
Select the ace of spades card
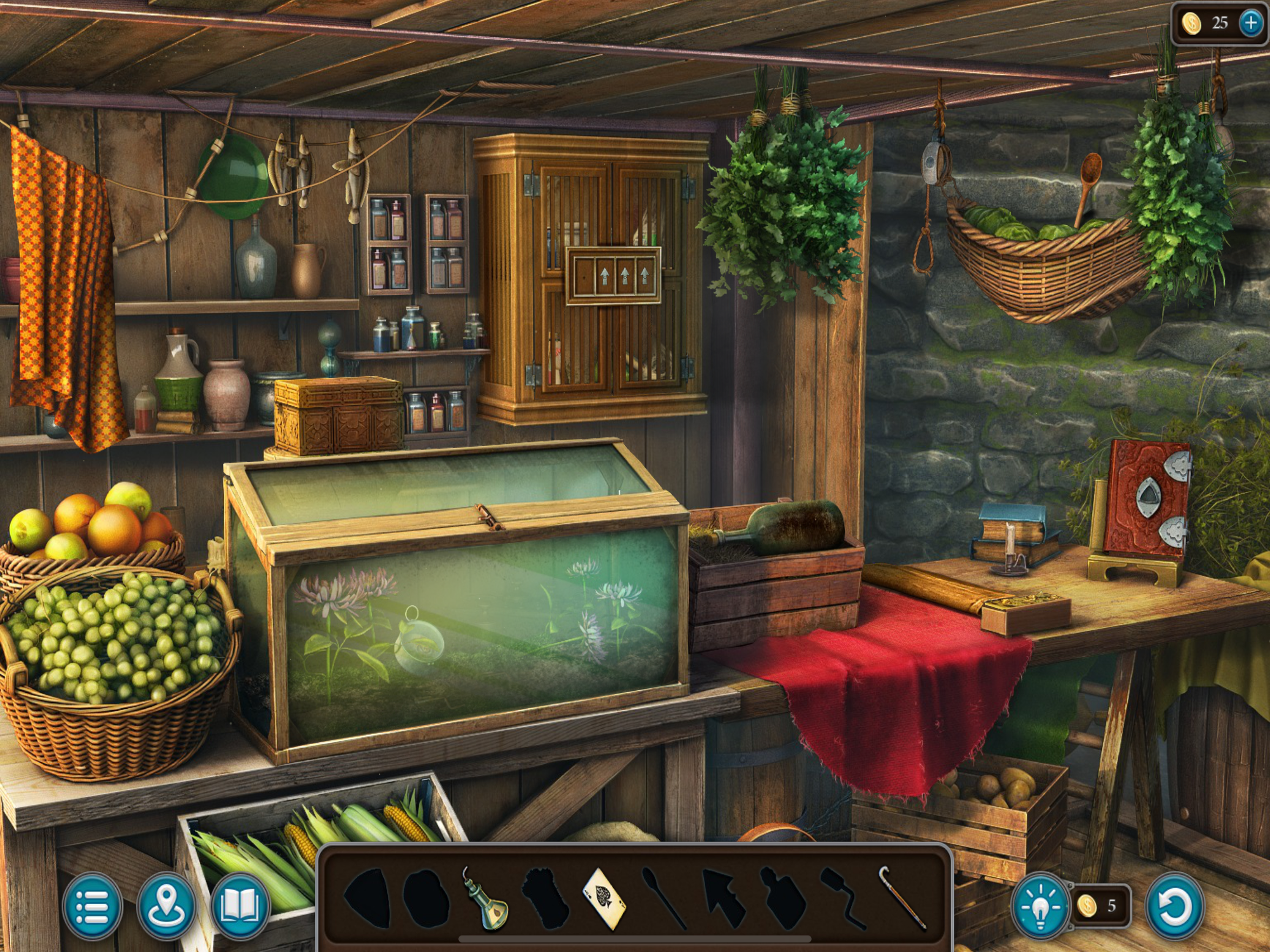click(x=605, y=899)
